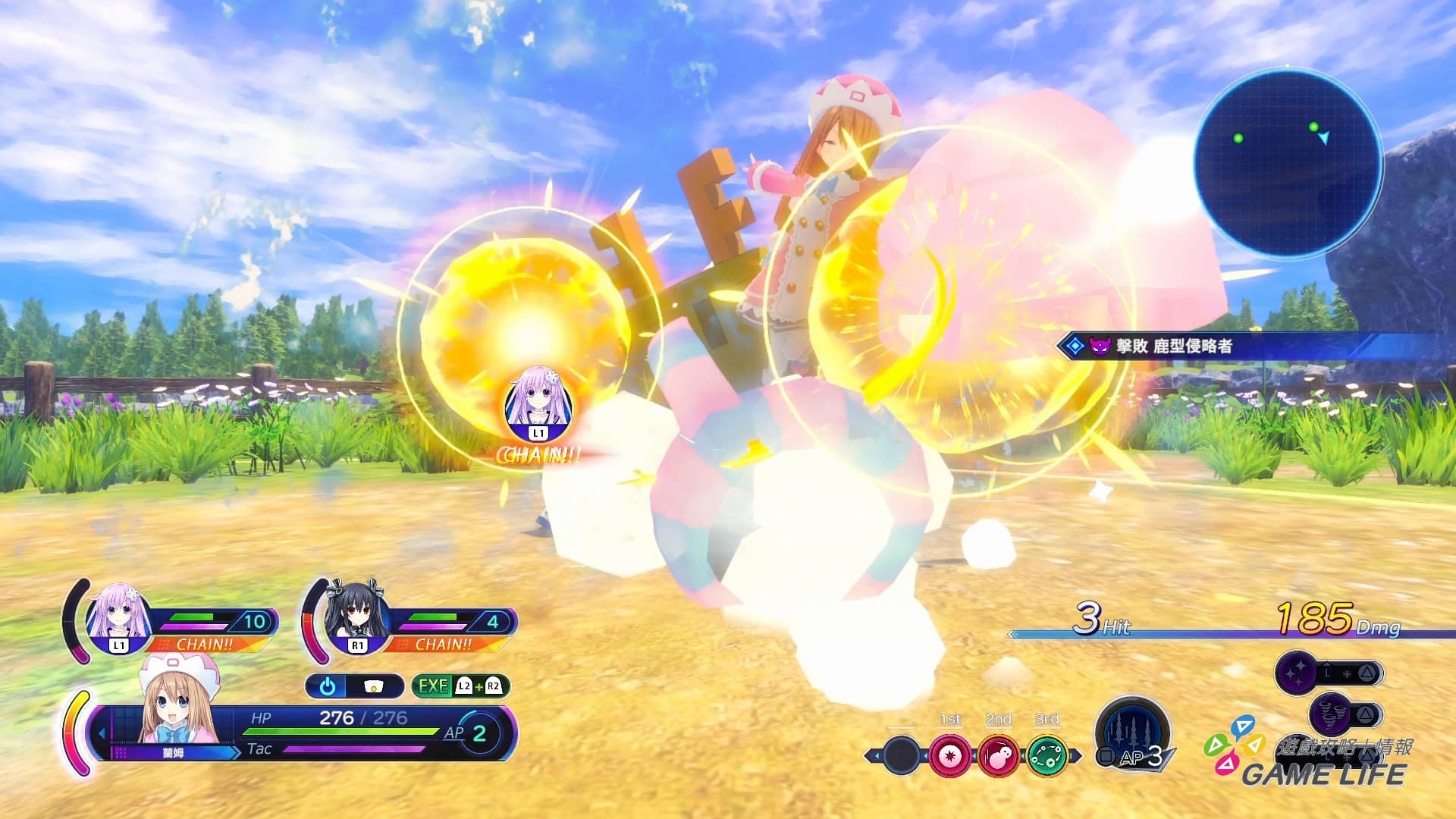The image size is (1456, 819).
Task: Click Ram's active character portrait
Action: (179, 705)
